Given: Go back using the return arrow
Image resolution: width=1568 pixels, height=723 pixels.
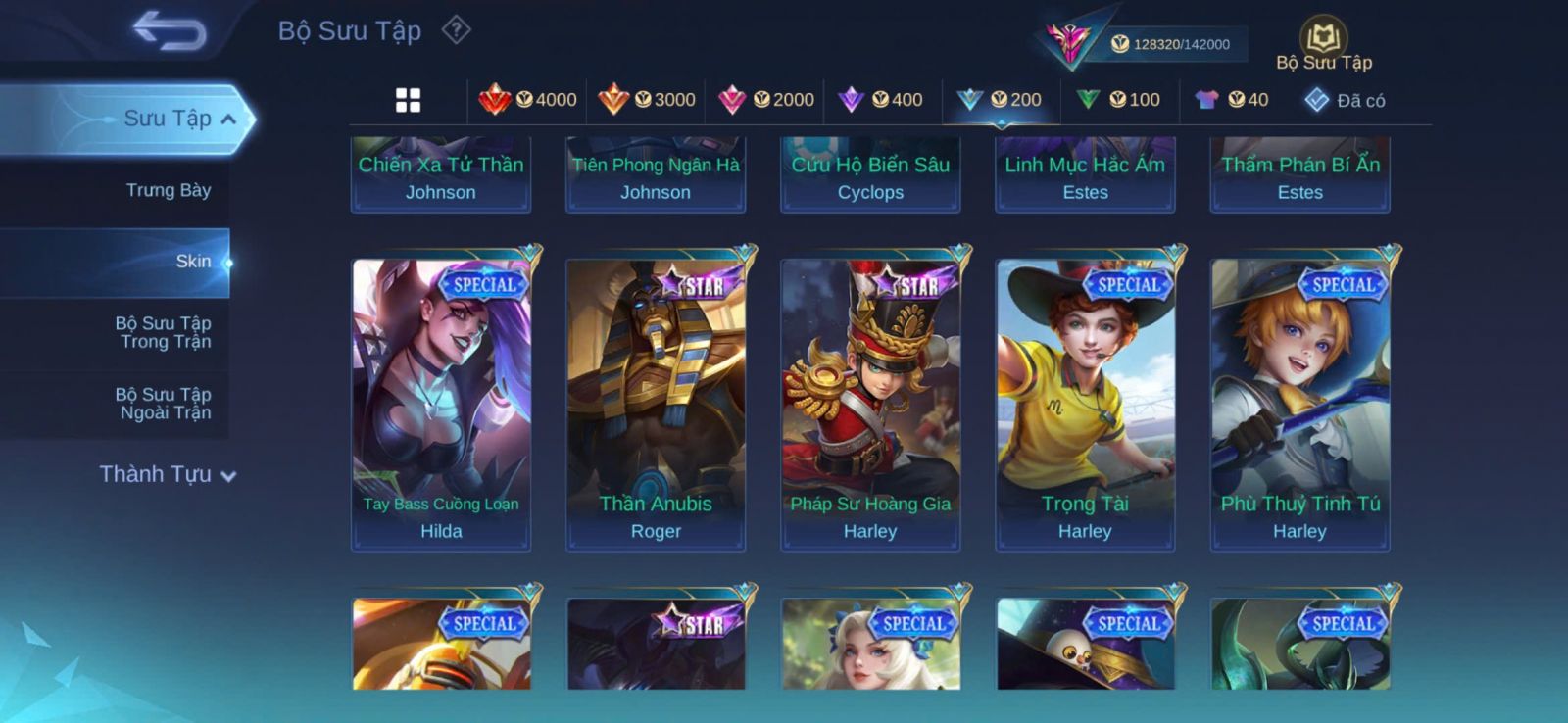Looking at the screenshot, I should pos(170,30).
